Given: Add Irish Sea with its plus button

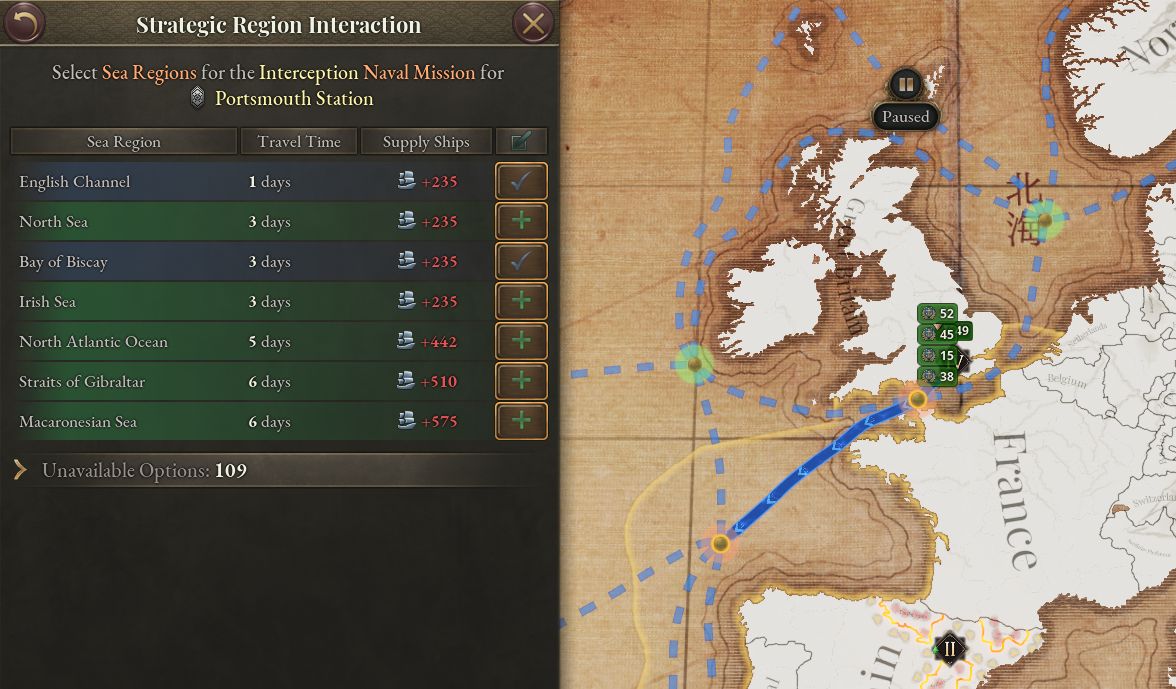Looking at the screenshot, I should [x=521, y=302].
